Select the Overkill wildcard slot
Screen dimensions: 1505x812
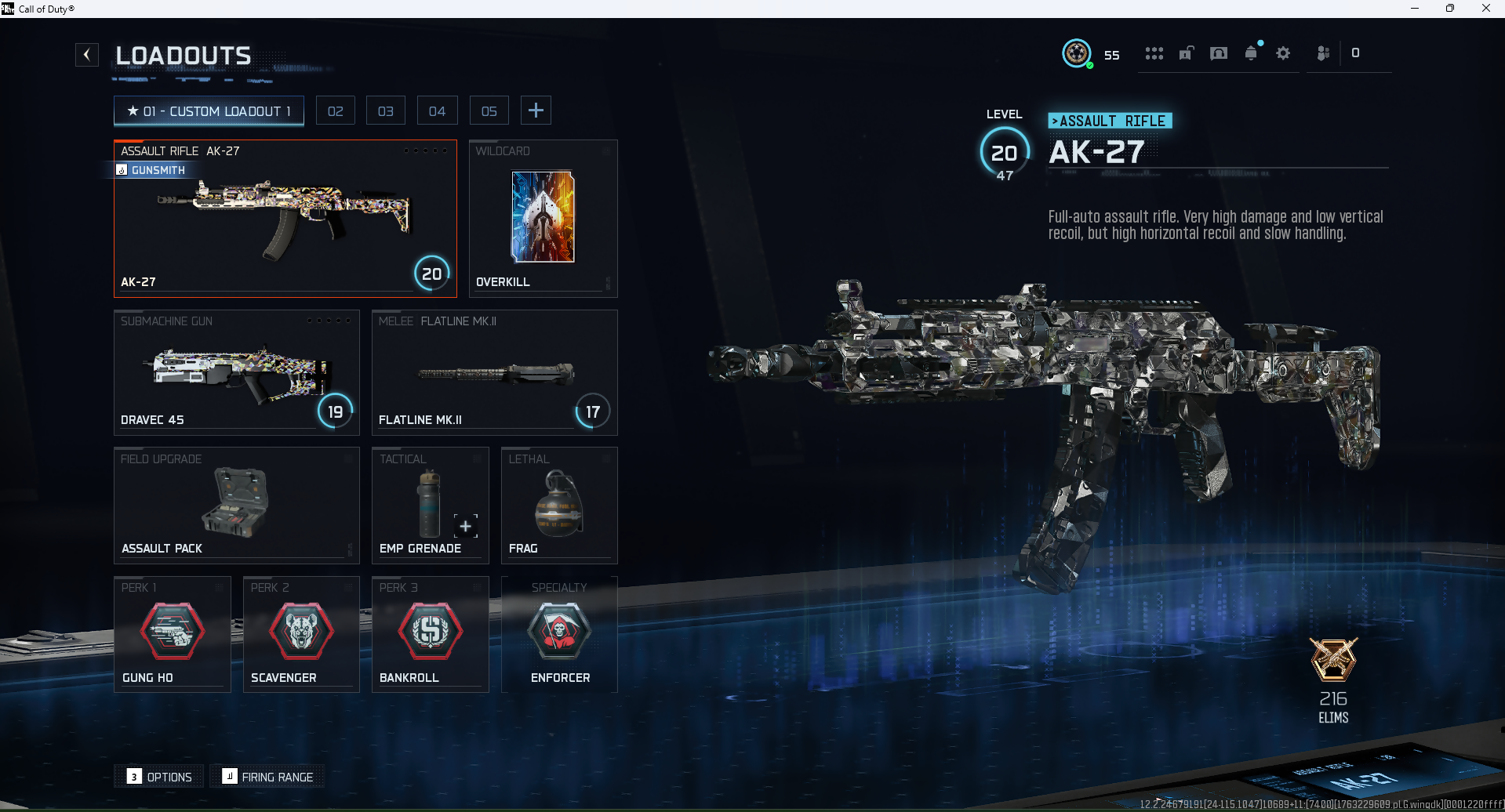(x=543, y=219)
